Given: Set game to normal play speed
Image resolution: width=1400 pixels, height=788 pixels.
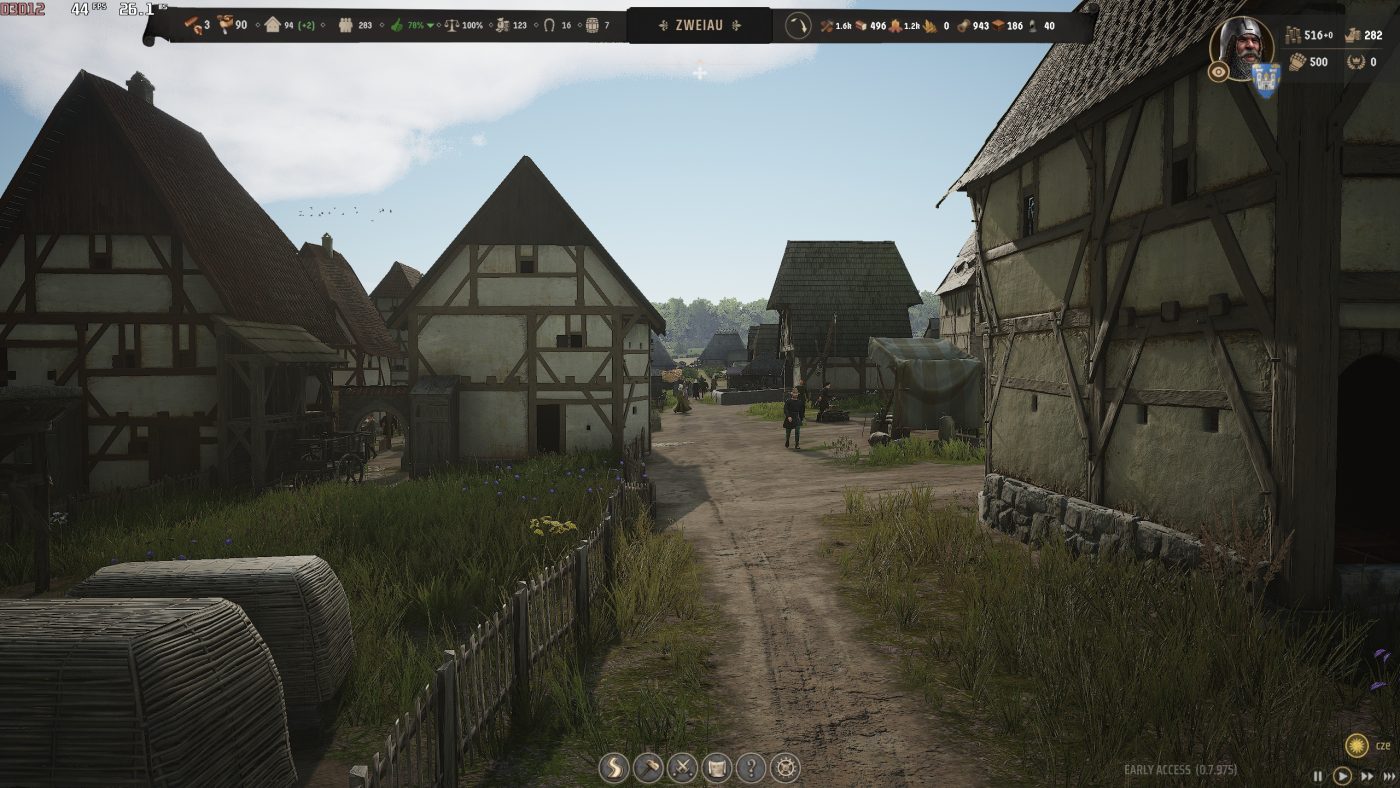Looking at the screenshot, I should [1342, 776].
